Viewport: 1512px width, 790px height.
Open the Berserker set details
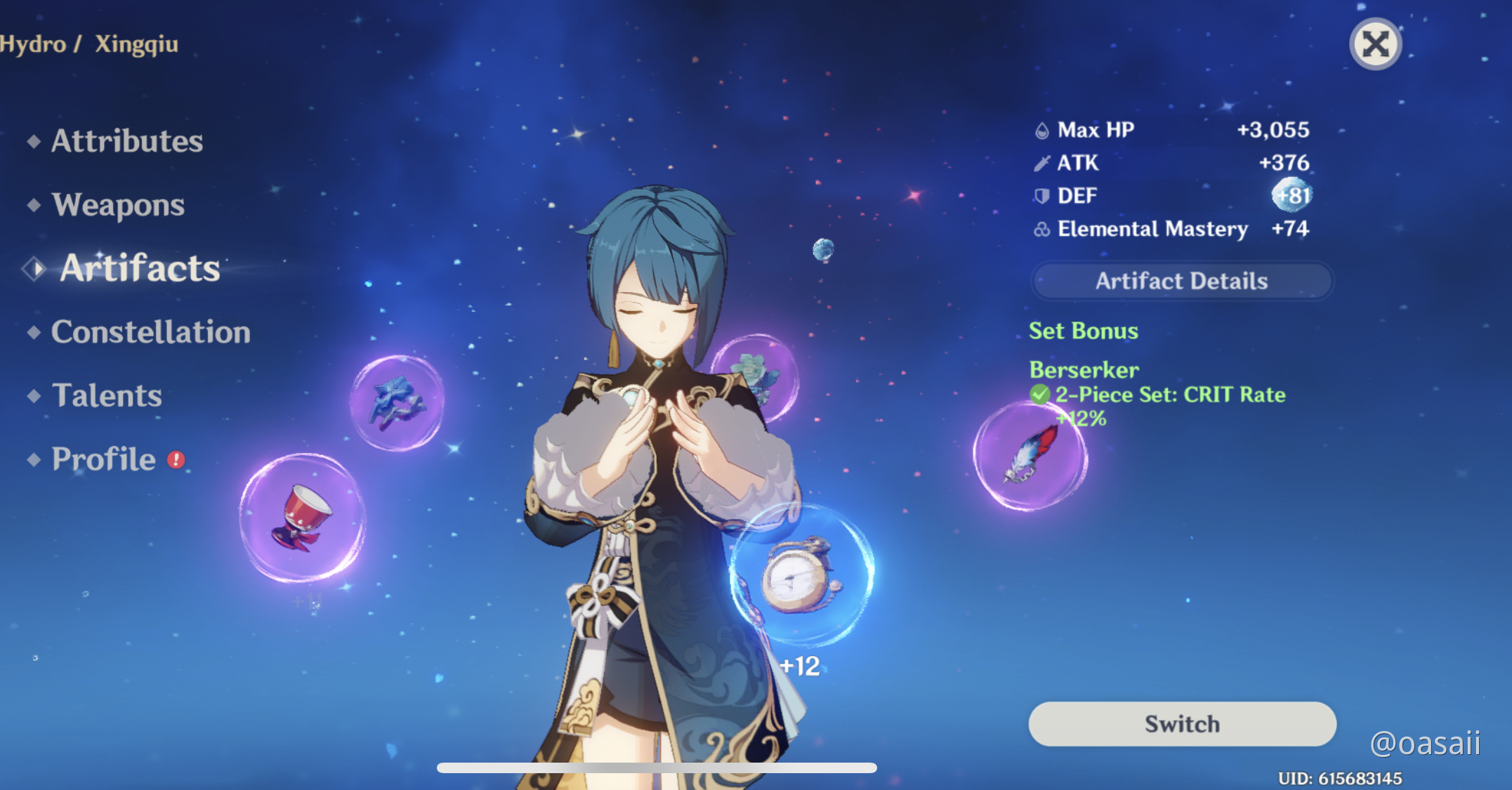[x=1084, y=369]
